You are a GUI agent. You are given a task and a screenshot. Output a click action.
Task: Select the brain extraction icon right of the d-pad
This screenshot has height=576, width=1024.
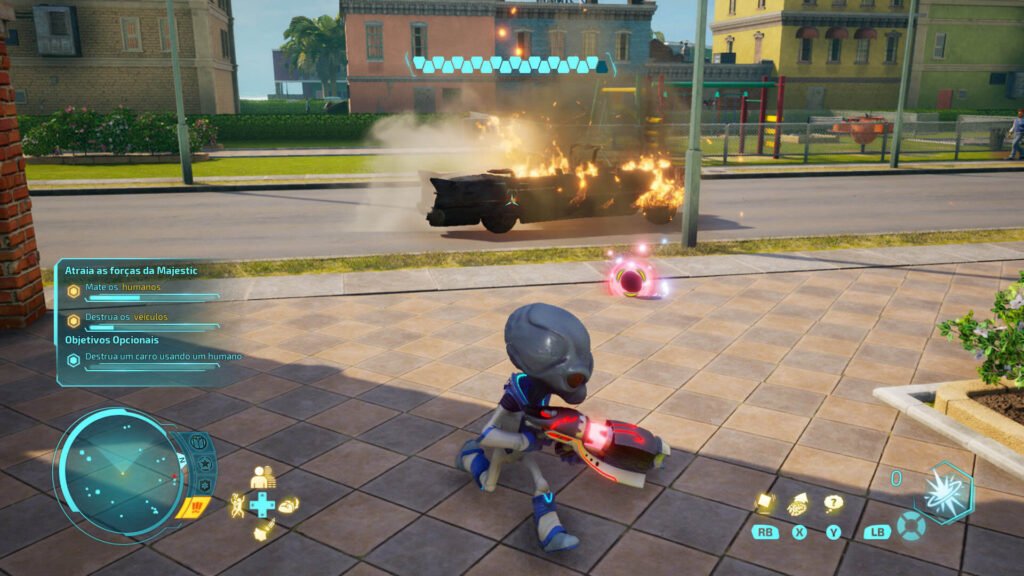pyautogui.click(x=288, y=505)
